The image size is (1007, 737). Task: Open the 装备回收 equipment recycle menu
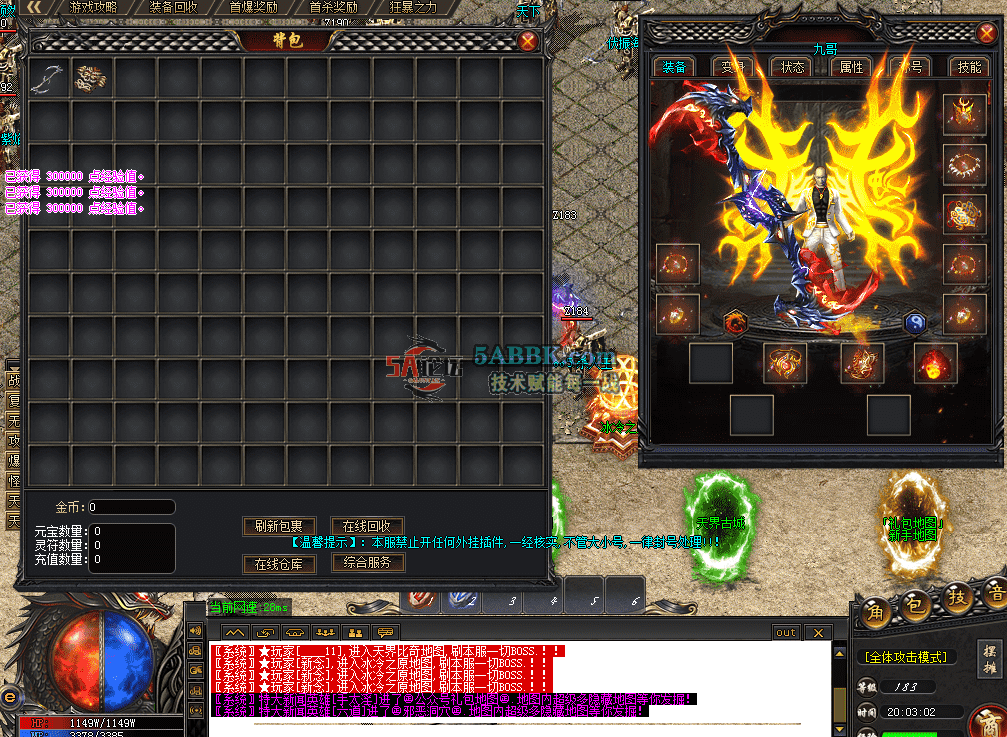[x=173, y=7]
